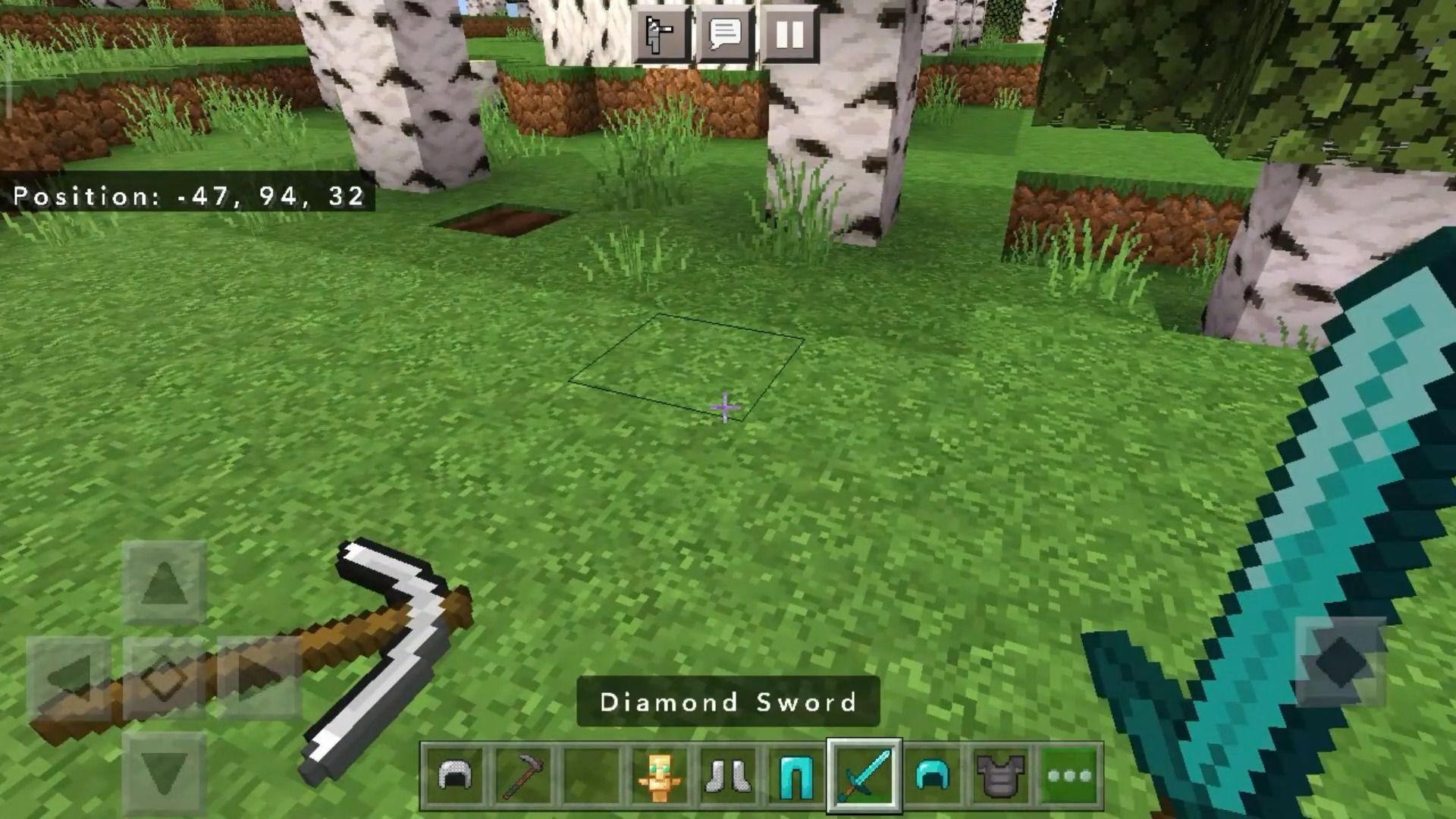Tap the backward movement arrow
The width and height of the screenshot is (1456, 819).
[x=164, y=773]
